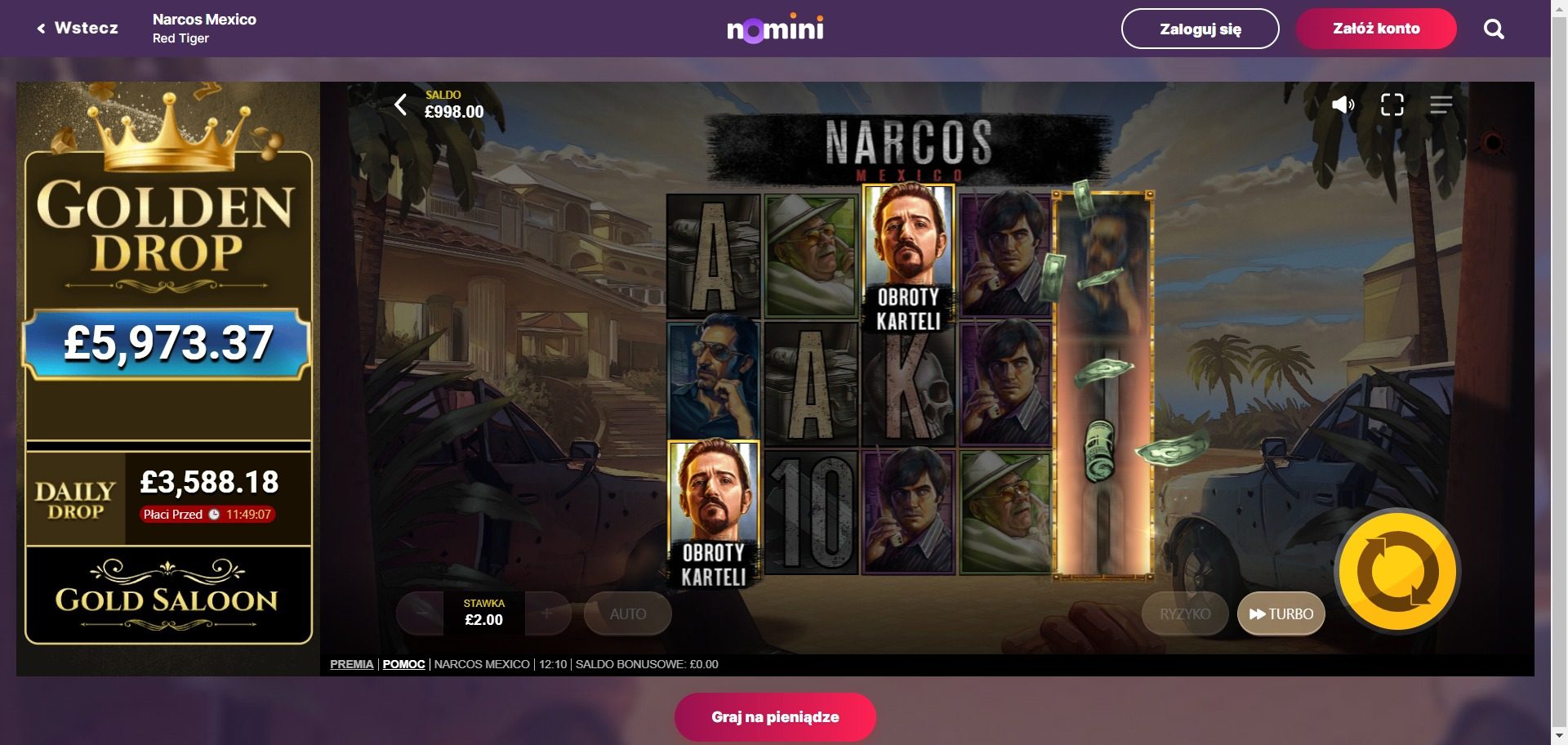Enable Turbo mode
The width and height of the screenshot is (1568, 745).
tap(1281, 613)
